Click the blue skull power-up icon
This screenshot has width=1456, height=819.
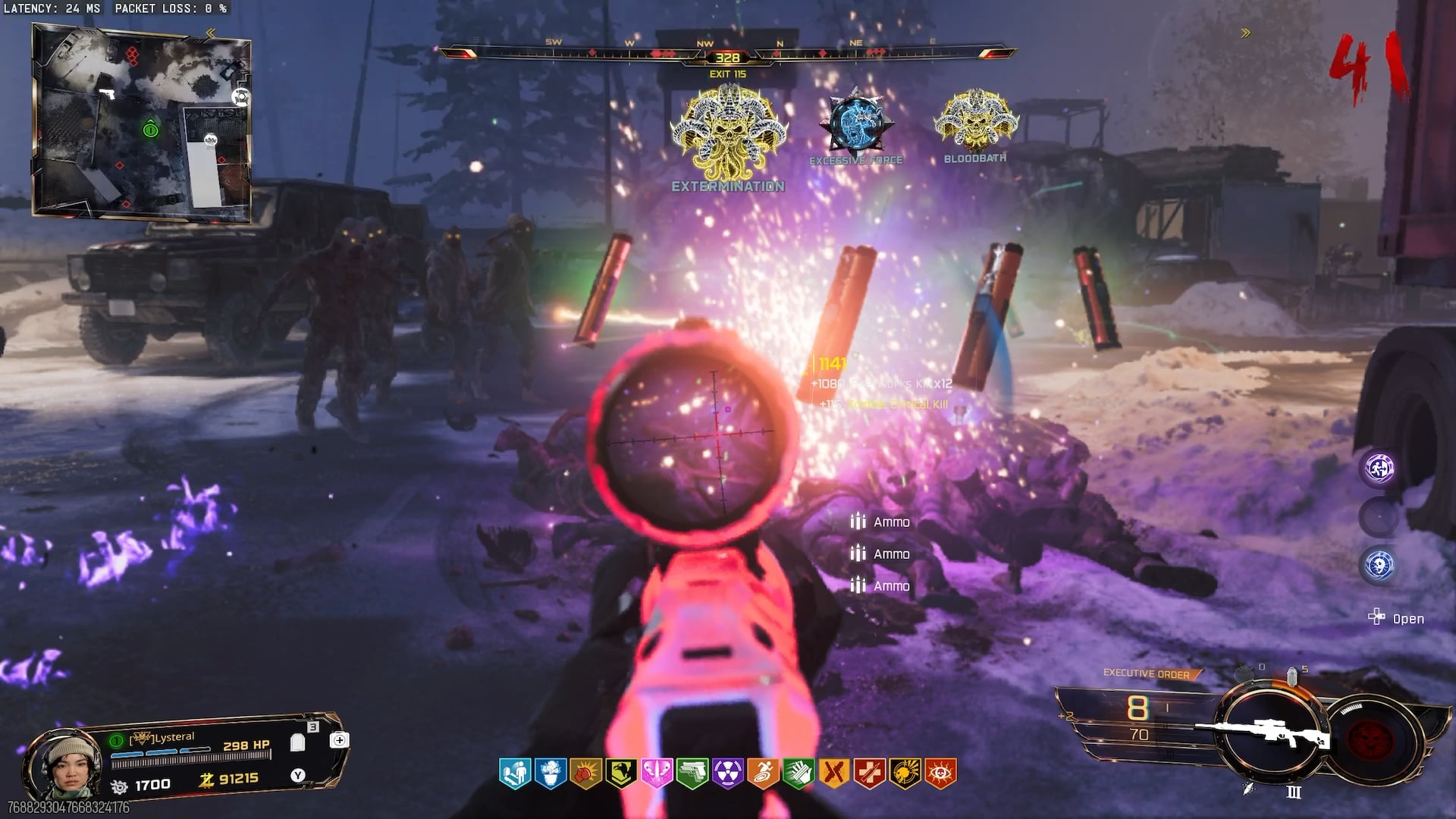click(1379, 565)
